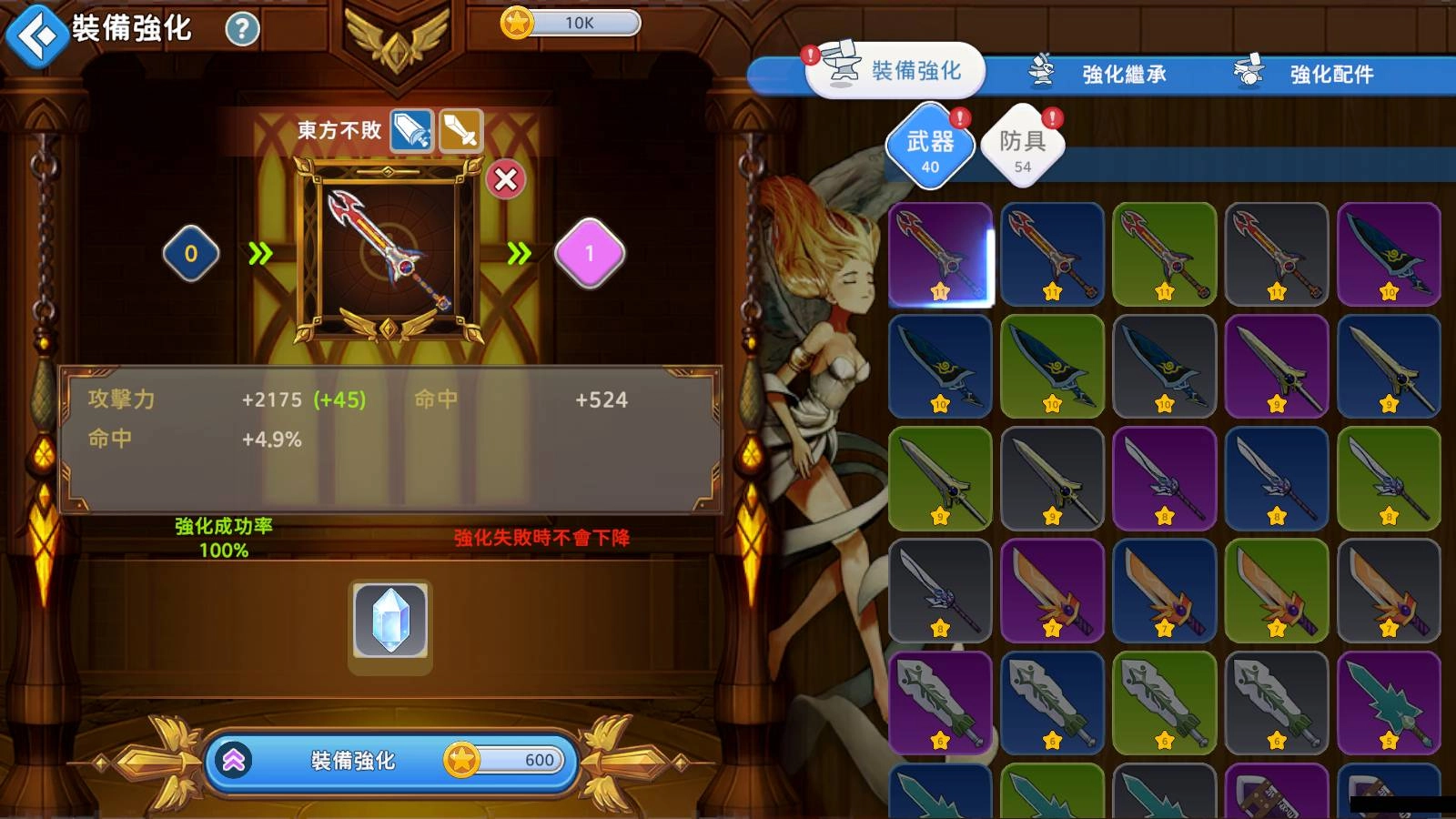Switch to the 防具 armor category
The height and width of the screenshot is (819, 1456).
click(x=1021, y=144)
